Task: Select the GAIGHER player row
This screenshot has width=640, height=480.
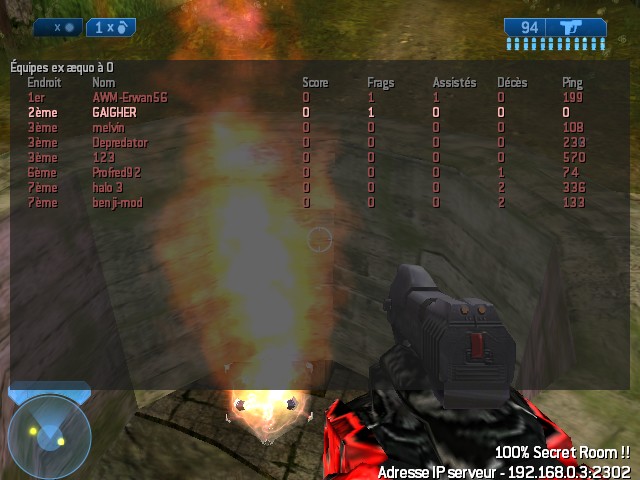Action: [x=113, y=113]
